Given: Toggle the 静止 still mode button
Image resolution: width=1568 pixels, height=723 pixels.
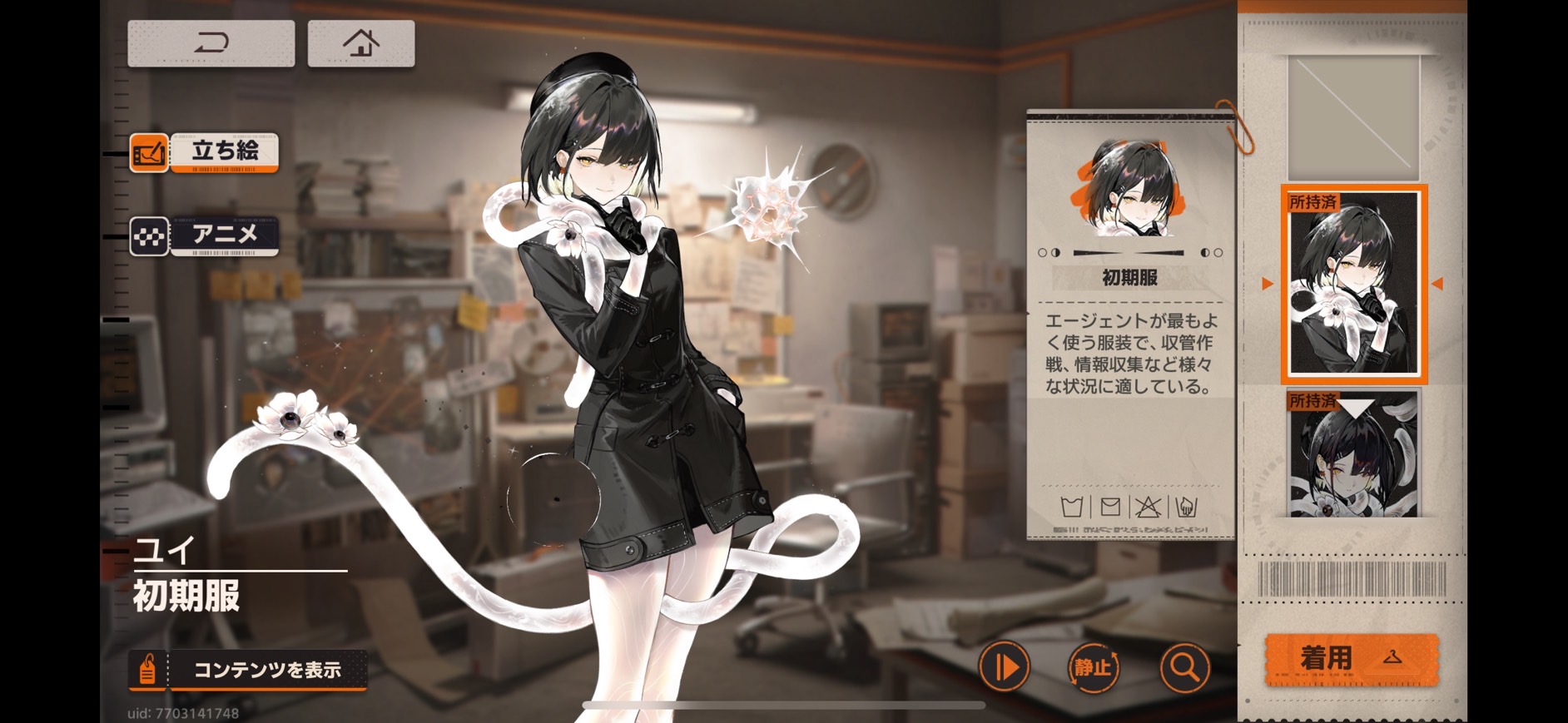Looking at the screenshot, I should coord(1093,666).
